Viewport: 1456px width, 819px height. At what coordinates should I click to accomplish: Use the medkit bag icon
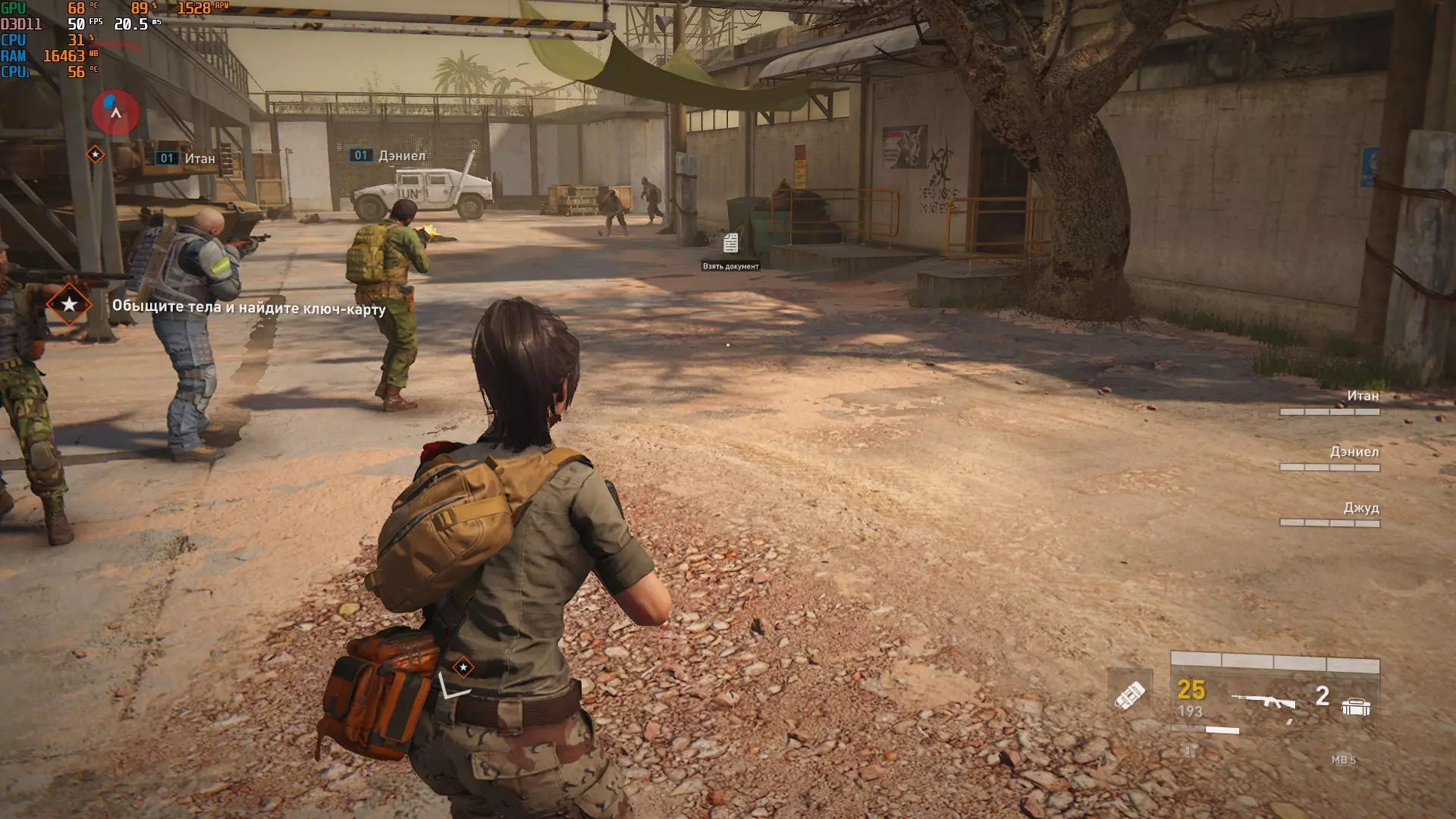point(1355,707)
